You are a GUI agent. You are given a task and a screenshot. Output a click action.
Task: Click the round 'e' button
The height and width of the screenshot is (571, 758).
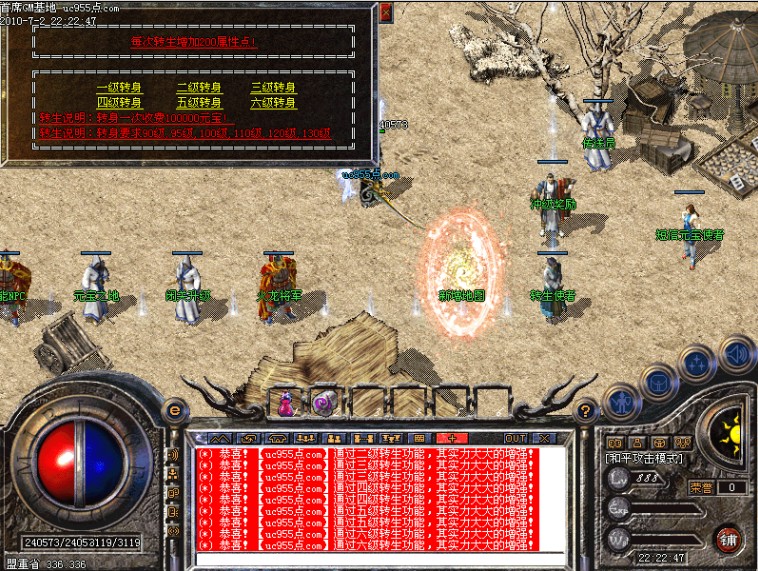click(175, 409)
